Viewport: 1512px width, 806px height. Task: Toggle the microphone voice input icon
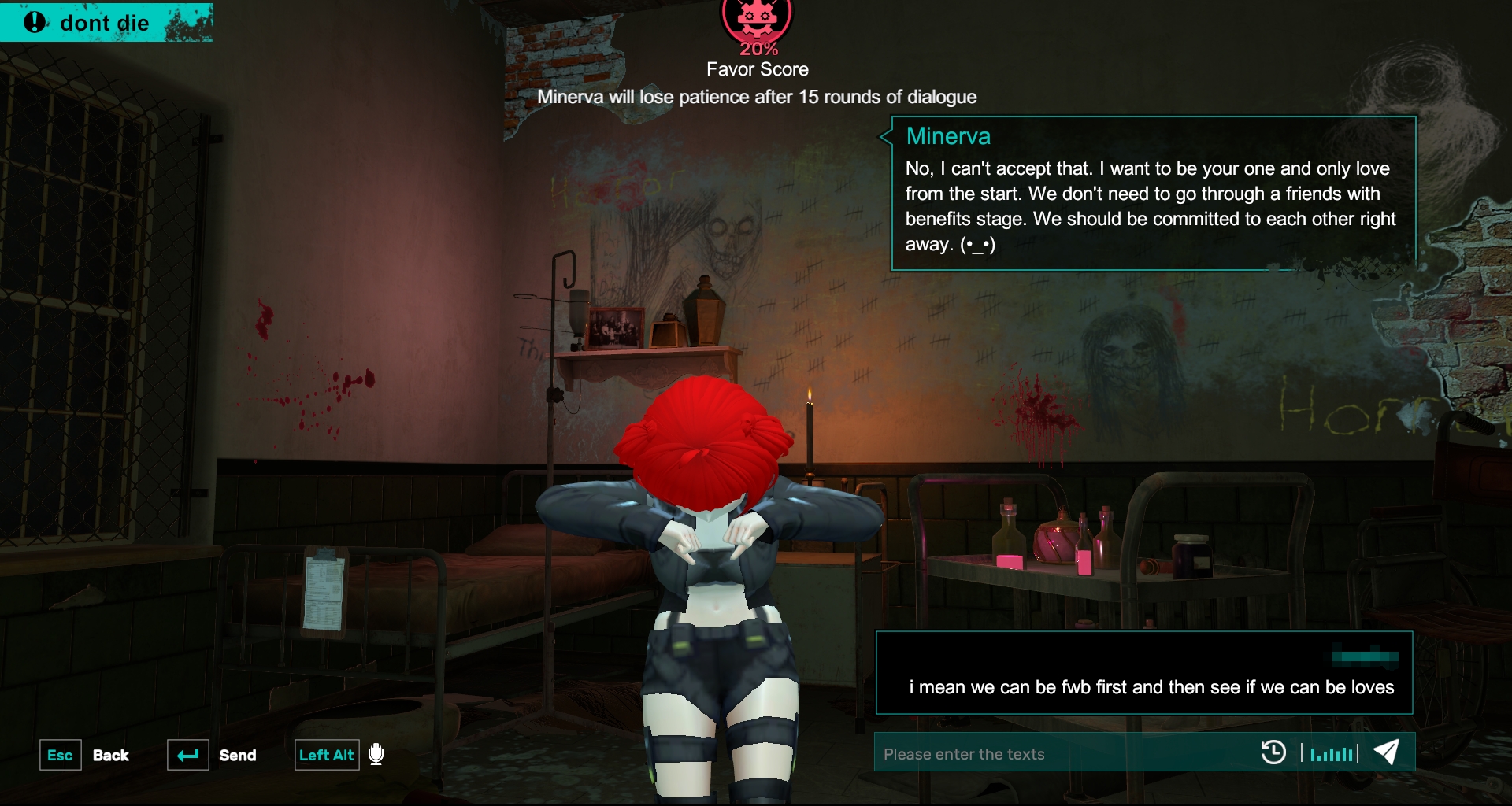(376, 754)
